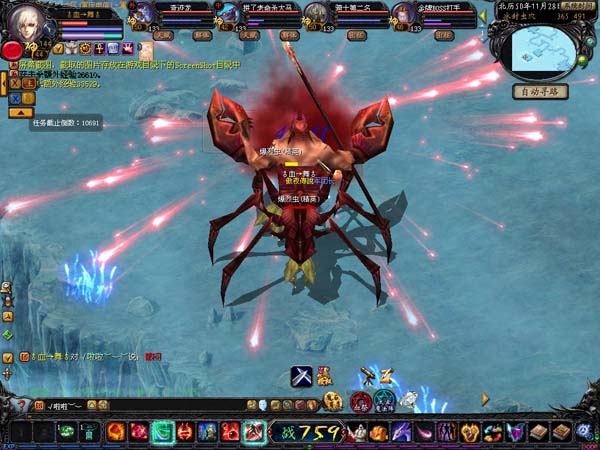Open the minimap of the ice cave
The width and height of the screenshot is (600, 450).
coord(540,50)
